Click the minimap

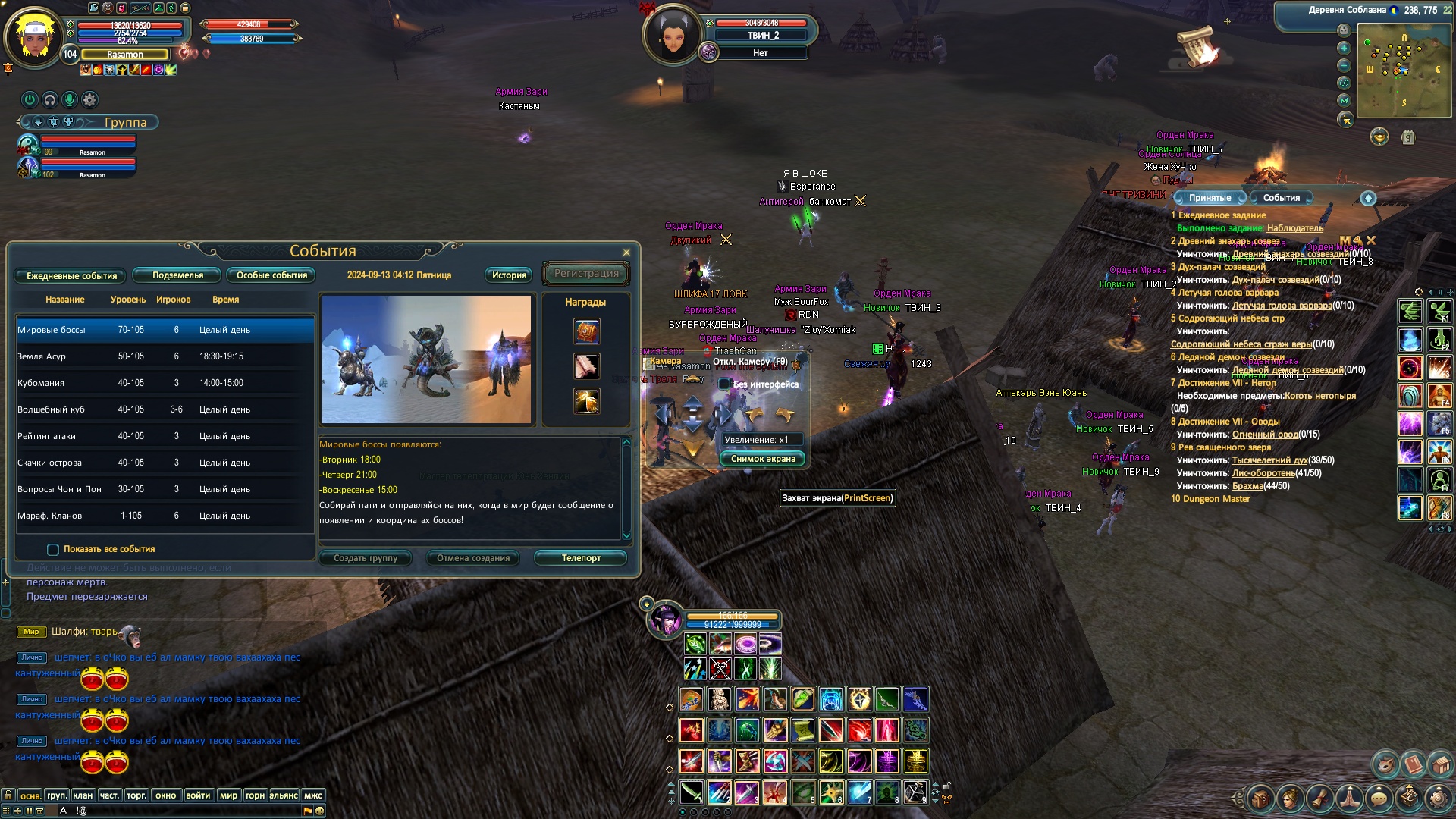(x=1402, y=70)
